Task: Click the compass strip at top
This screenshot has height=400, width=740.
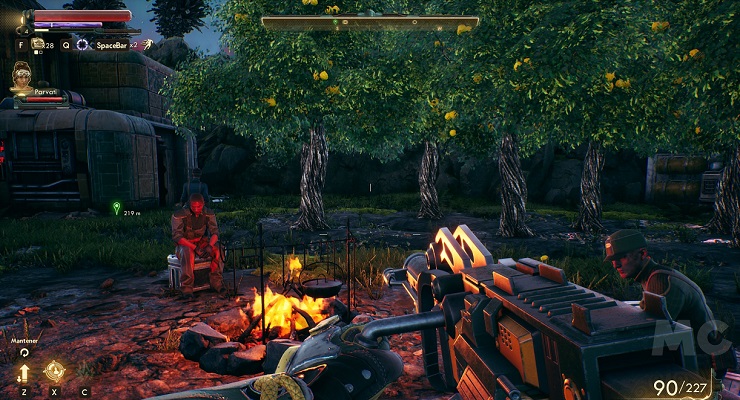Action: pyautogui.click(x=370, y=22)
